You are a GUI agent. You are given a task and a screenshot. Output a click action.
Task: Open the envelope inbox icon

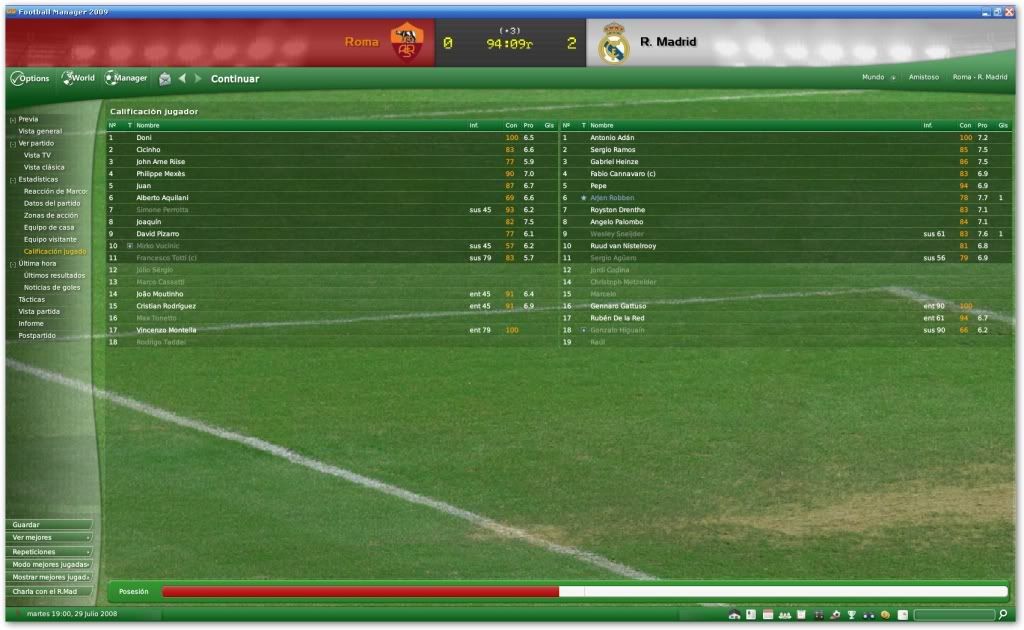click(165, 79)
